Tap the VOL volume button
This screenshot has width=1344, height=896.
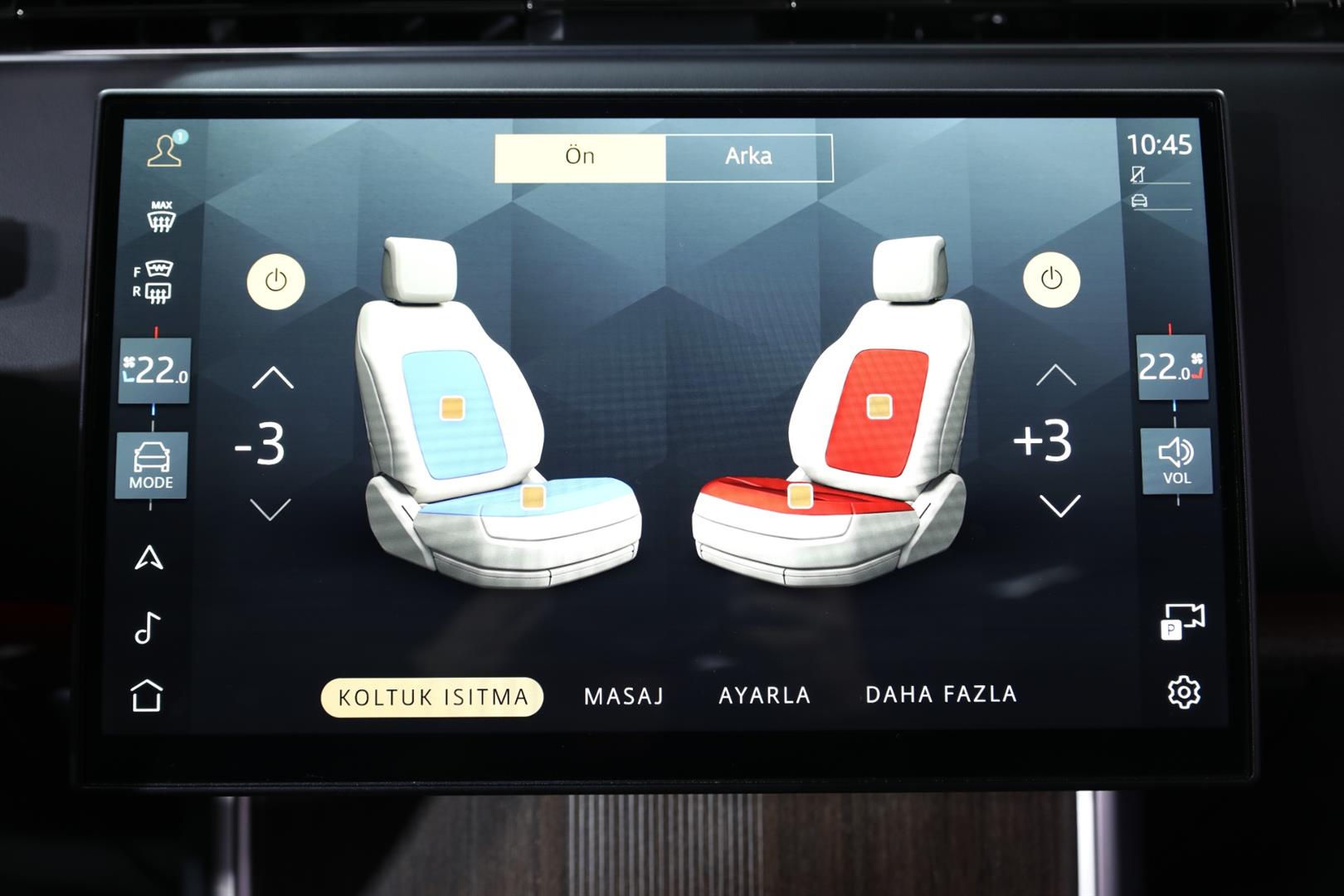(1176, 461)
